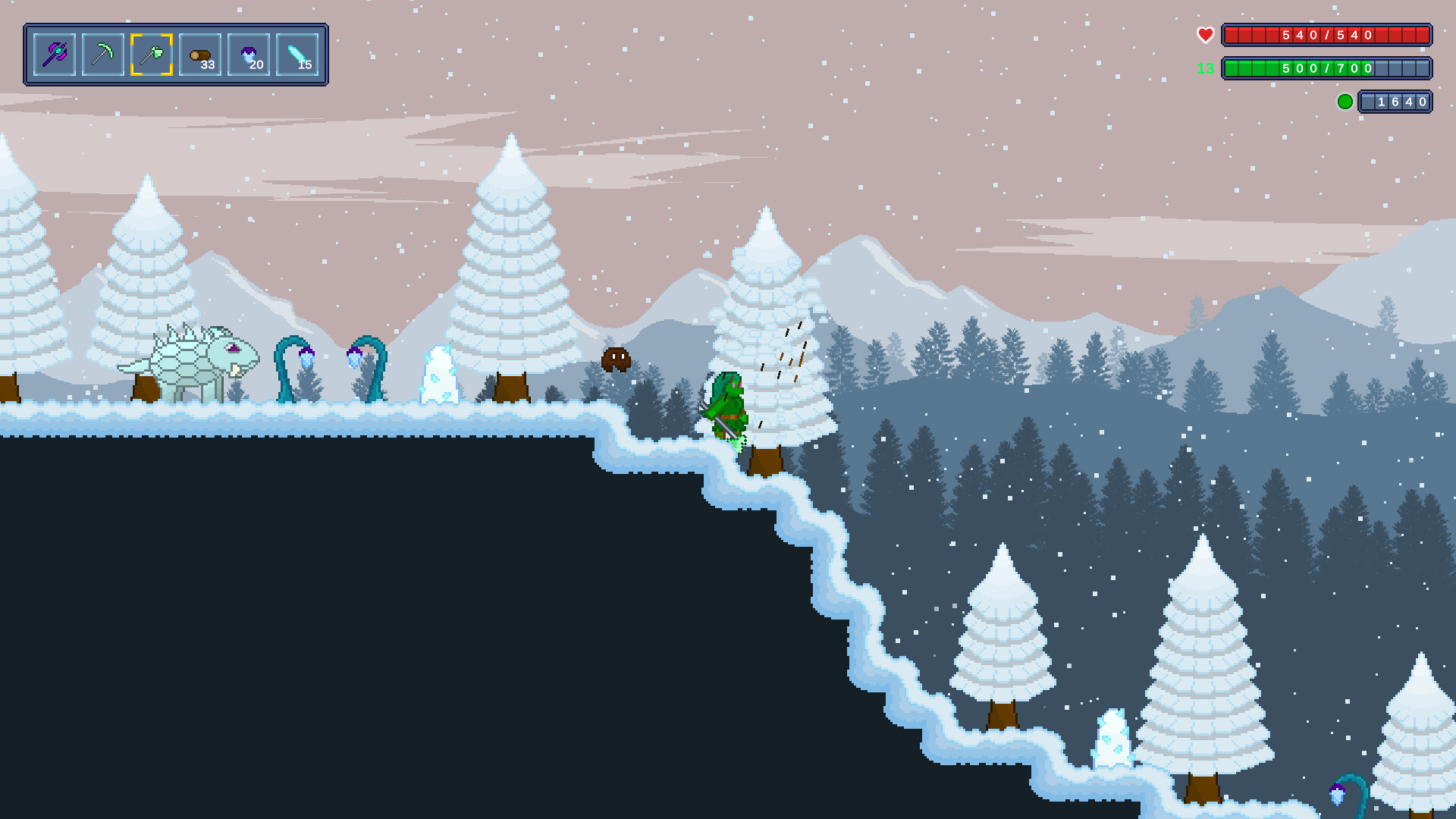Screen dimensions: 1456x819
Task: Click the green level 13 indicator
Action: (1207, 68)
